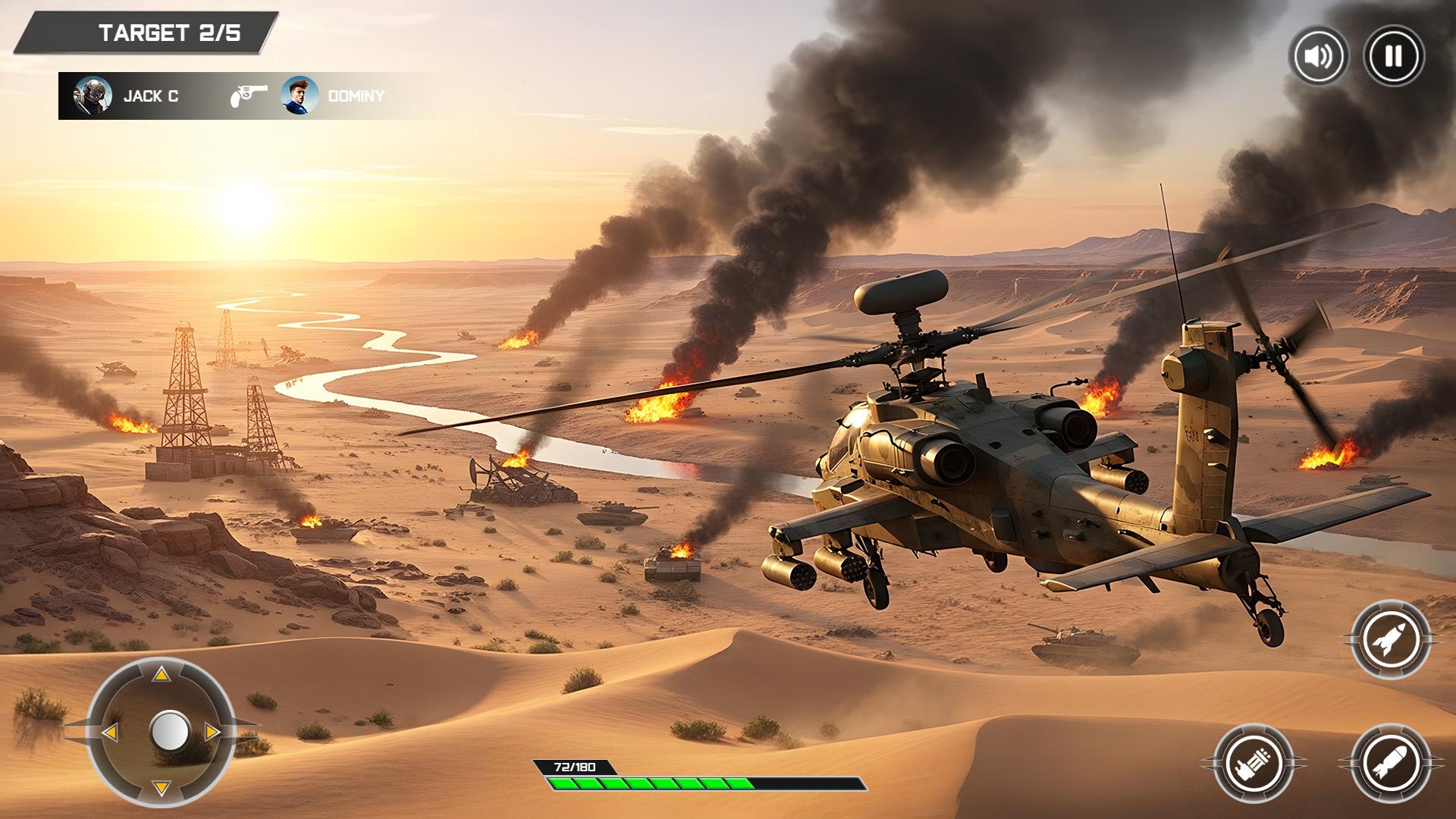Tap the joystick left arrow
The height and width of the screenshot is (819, 1456).
click(110, 732)
